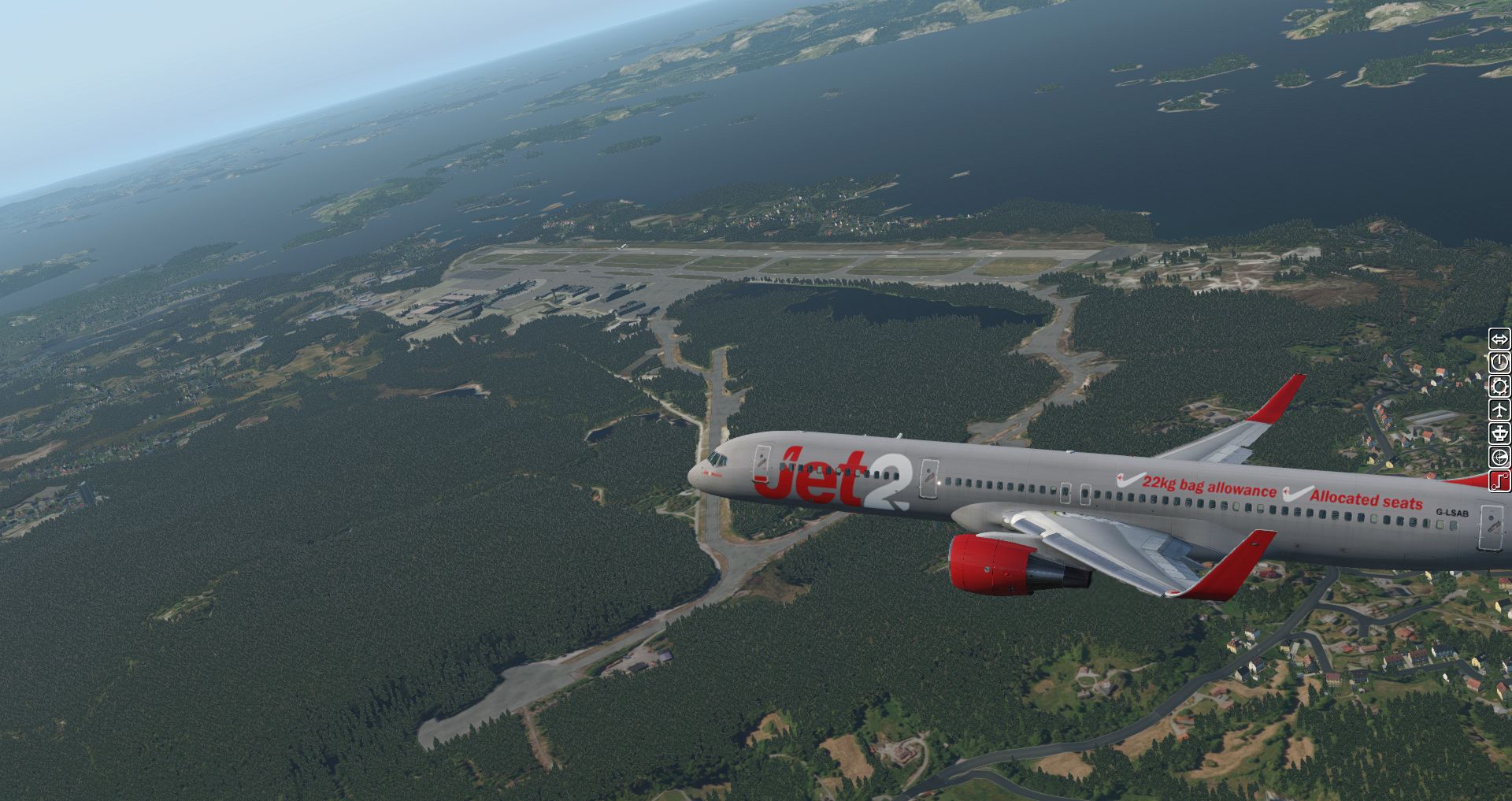The width and height of the screenshot is (1512, 801).
Task: Select the airplane icon in the side toolbar
Action: 1499,410
